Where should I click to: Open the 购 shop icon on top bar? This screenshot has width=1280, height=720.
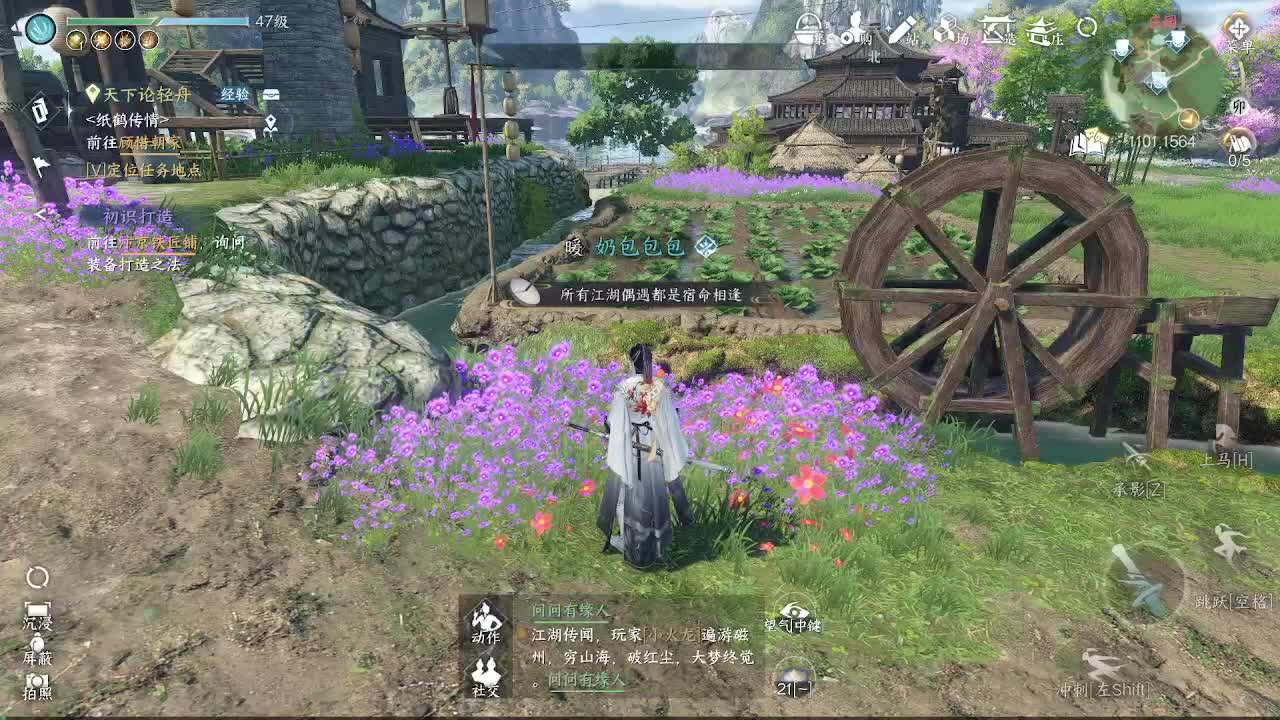pyautogui.click(x=852, y=32)
